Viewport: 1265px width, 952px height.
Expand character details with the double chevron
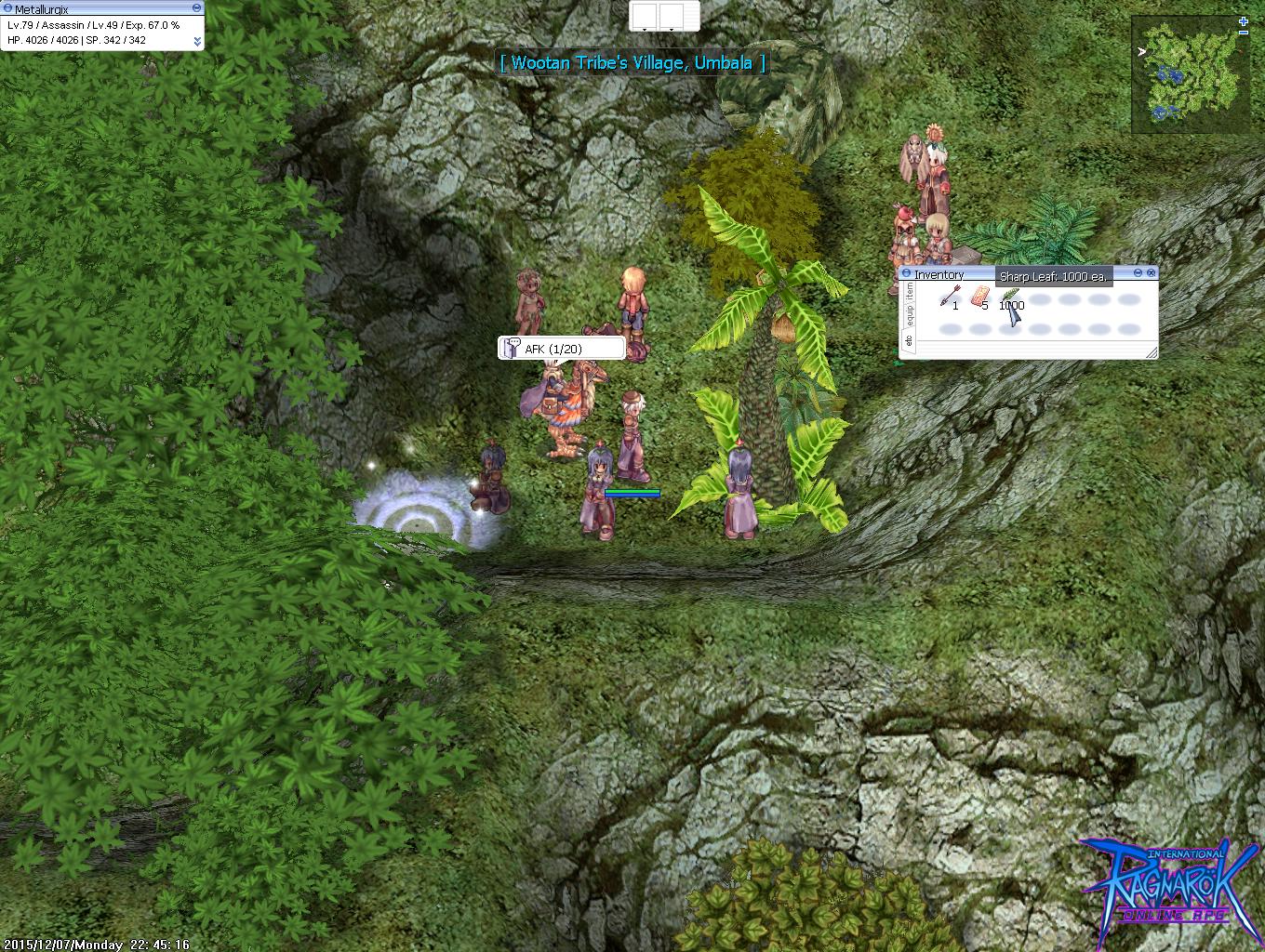[198, 41]
